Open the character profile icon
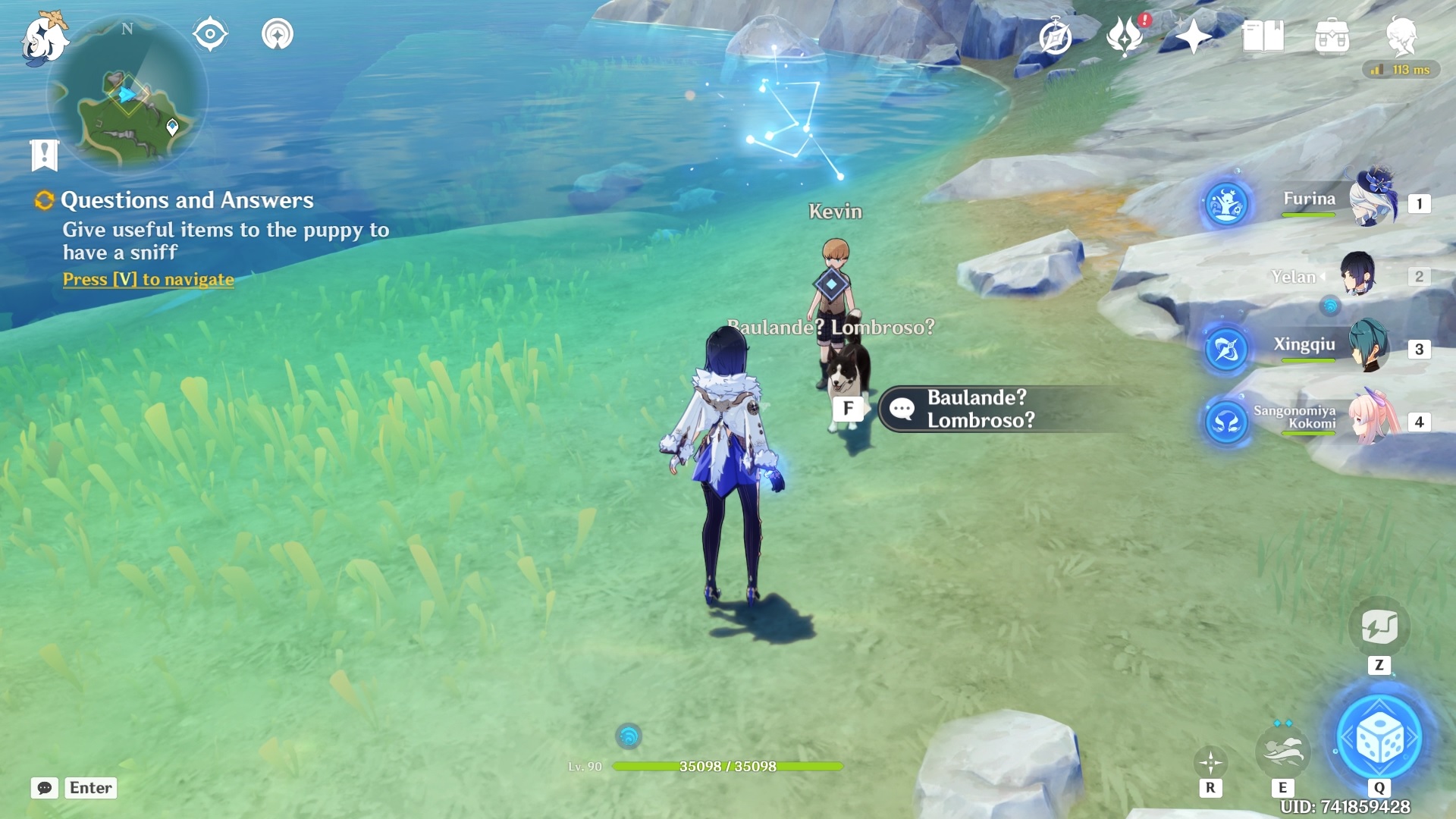 pyautogui.click(x=1401, y=36)
